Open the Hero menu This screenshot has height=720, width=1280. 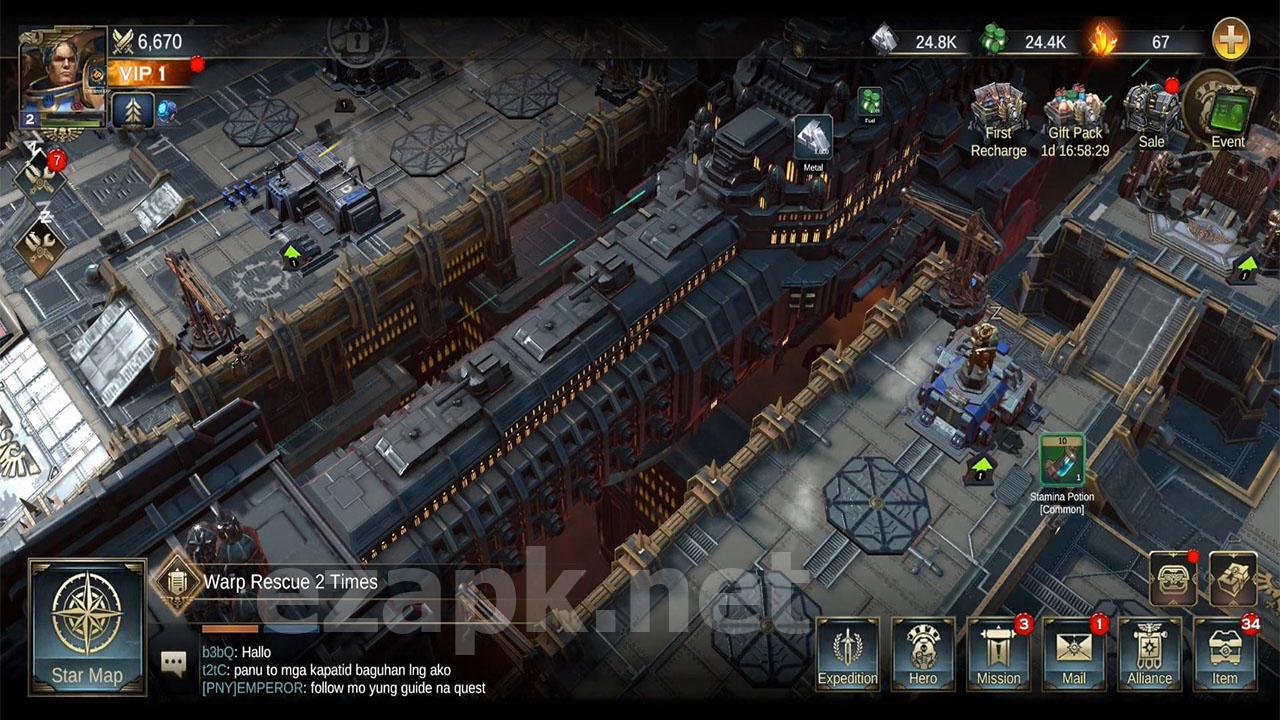point(923,654)
